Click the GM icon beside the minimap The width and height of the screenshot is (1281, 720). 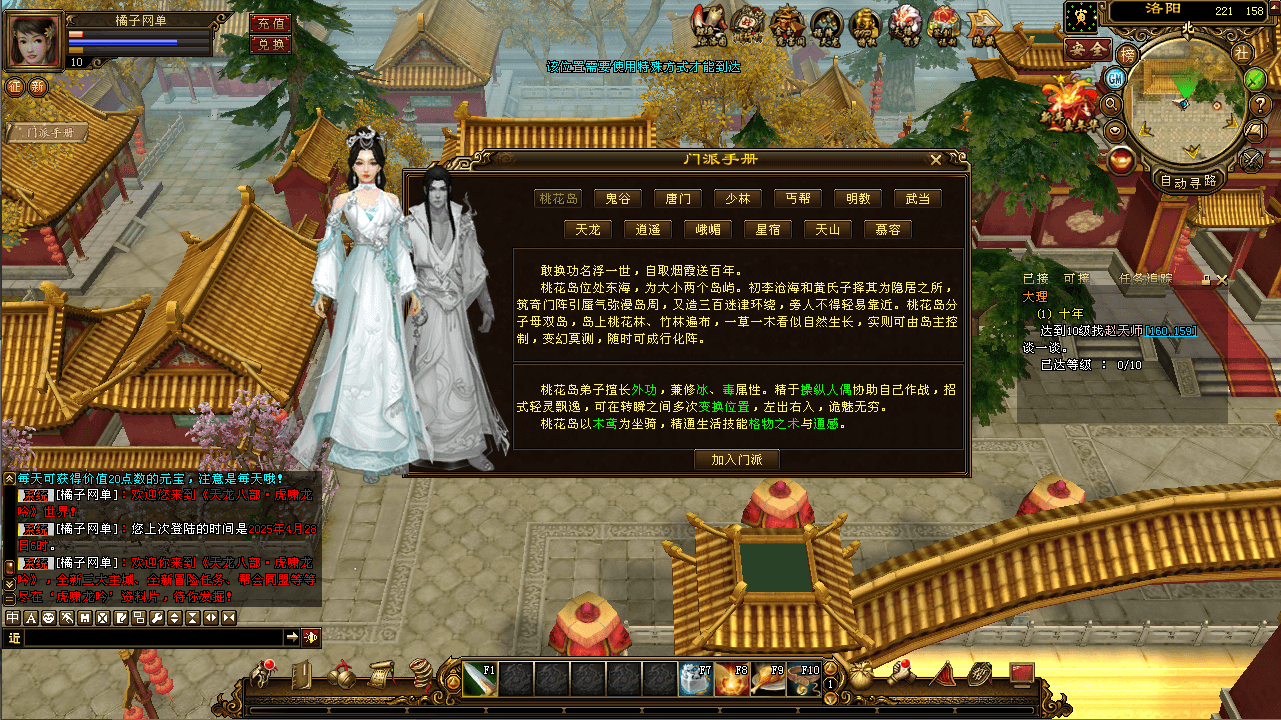click(1114, 78)
